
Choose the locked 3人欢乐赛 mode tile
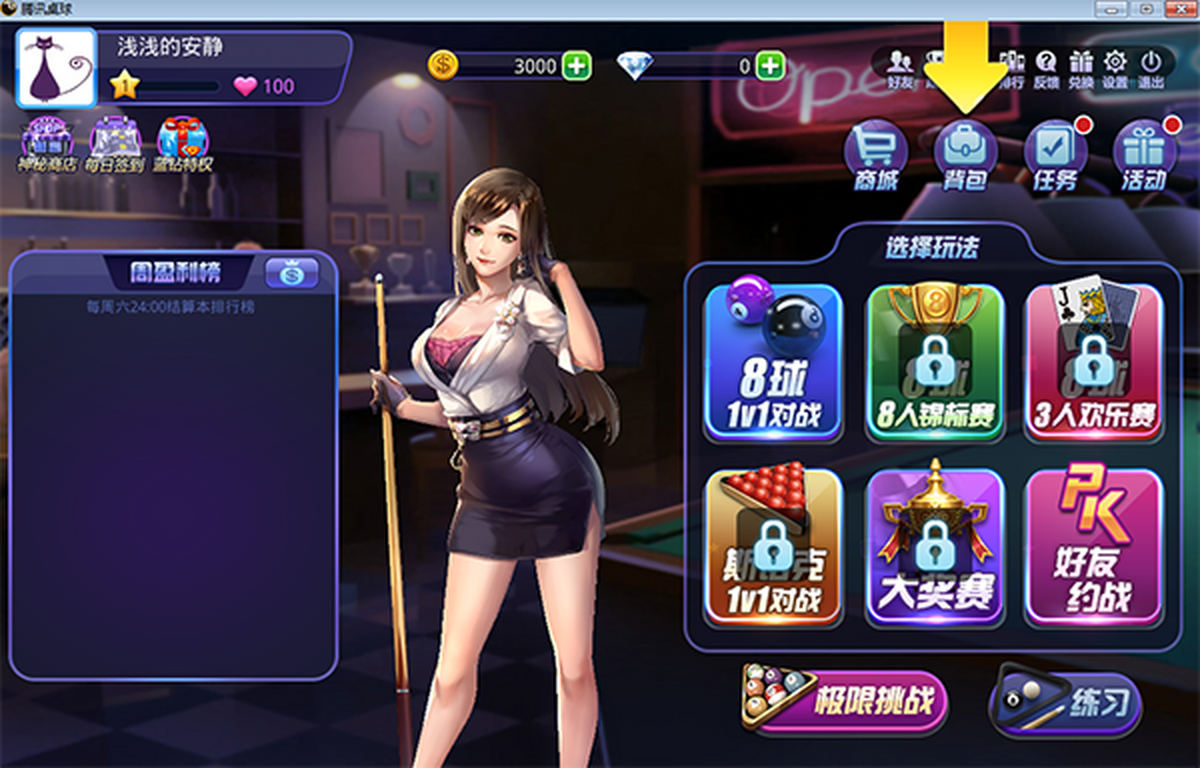coord(1094,362)
